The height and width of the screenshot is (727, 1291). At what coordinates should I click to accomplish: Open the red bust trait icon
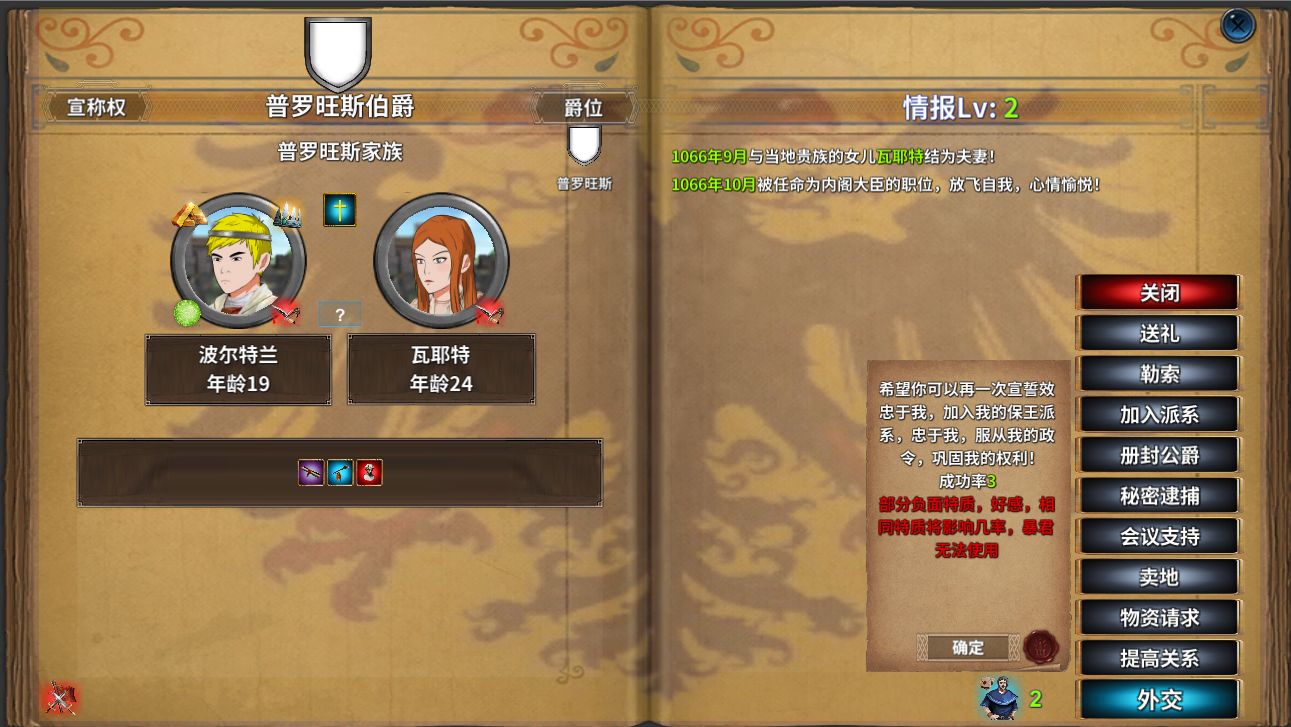click(x=369, y=472)
